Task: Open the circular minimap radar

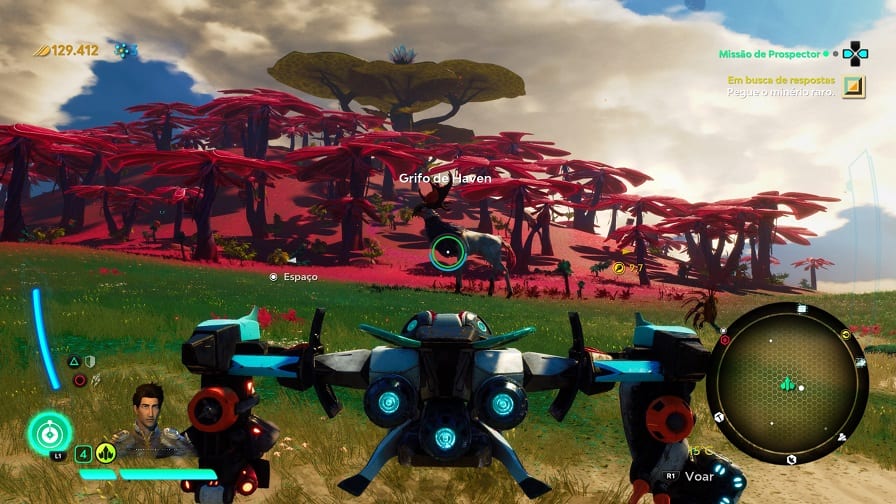Action: point(787,382)
